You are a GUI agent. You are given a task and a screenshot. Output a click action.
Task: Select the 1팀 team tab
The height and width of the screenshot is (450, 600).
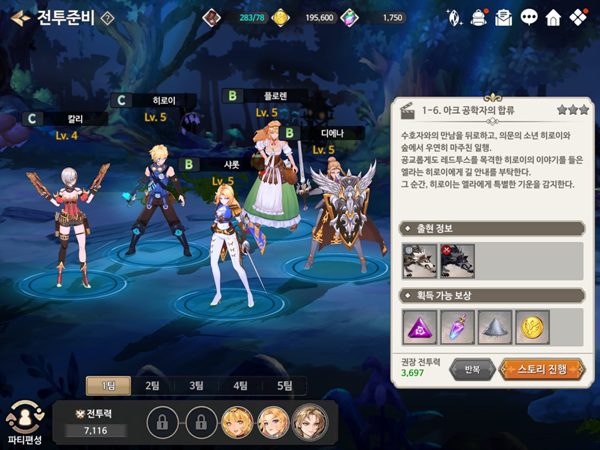coord(108,385)
